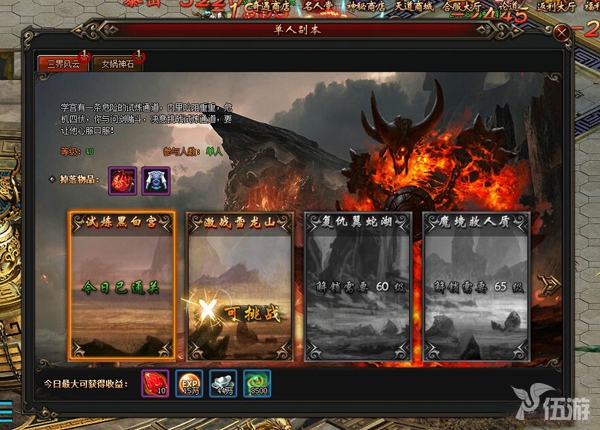The image size is (600, 430).
Task: Inspect the blue armor drop item icon
Action: pyautogui.click(x=156, y=181)
